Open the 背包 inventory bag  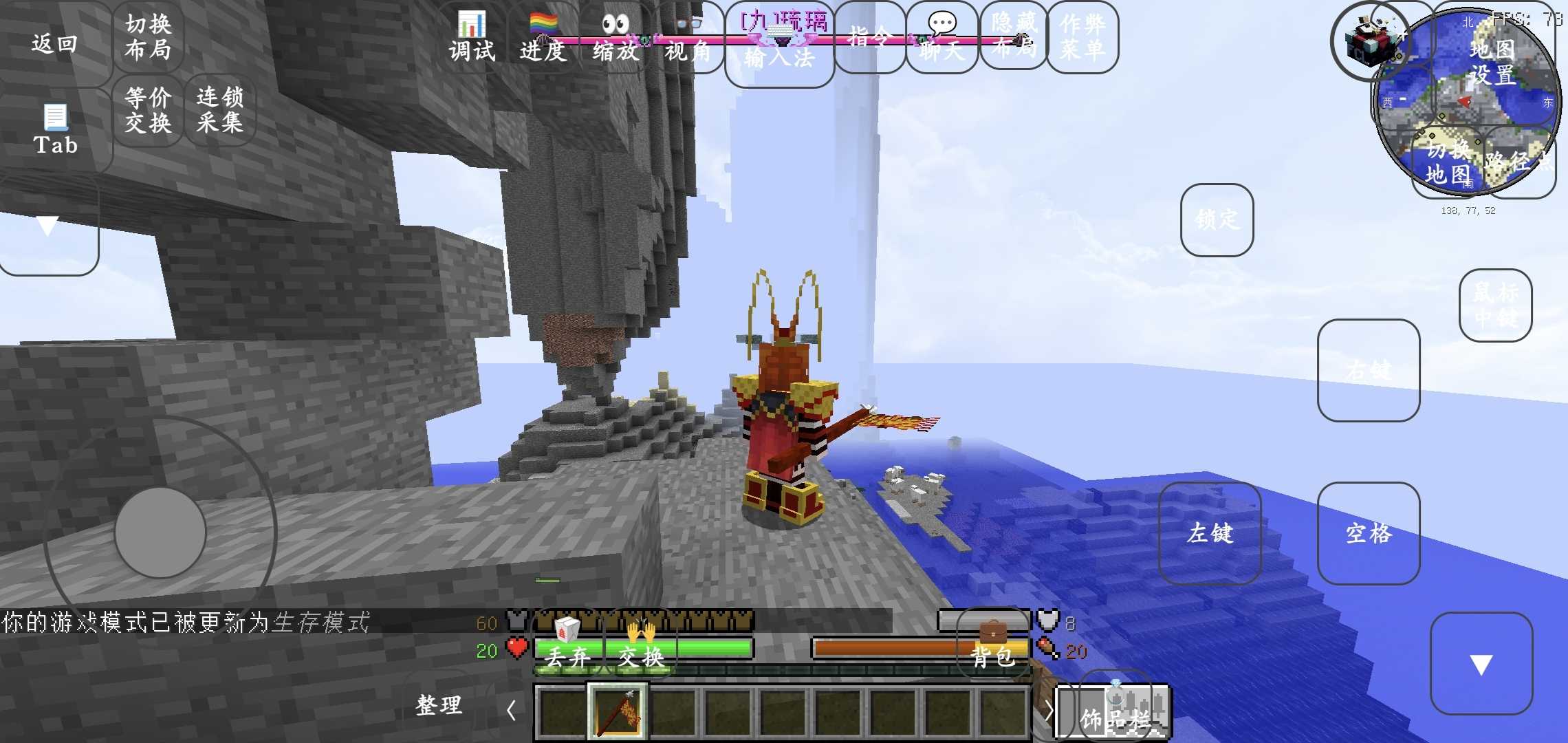(x=992, y=645)
